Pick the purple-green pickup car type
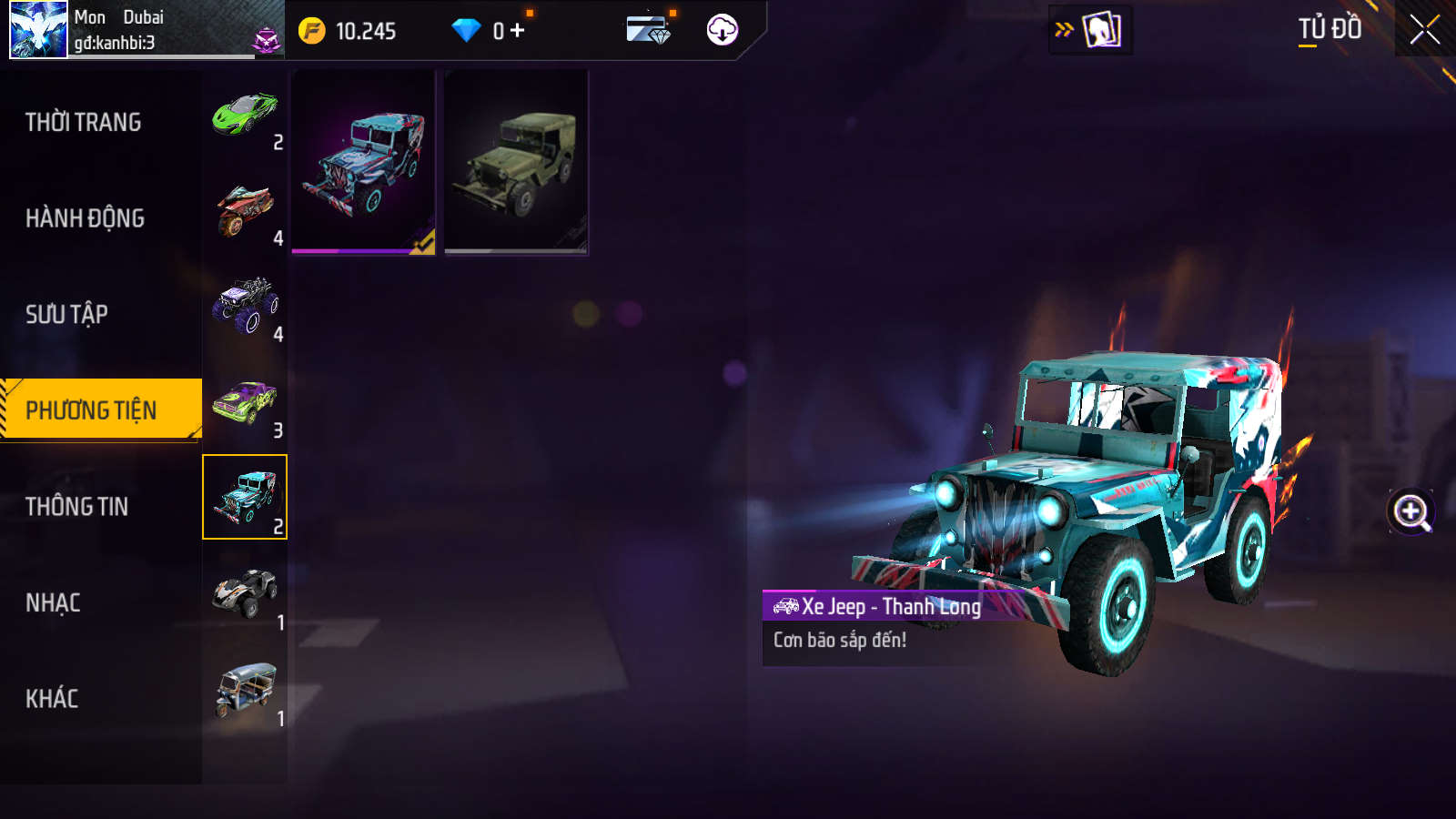The height and width of the screenshot is (819, 1456). 245,403
